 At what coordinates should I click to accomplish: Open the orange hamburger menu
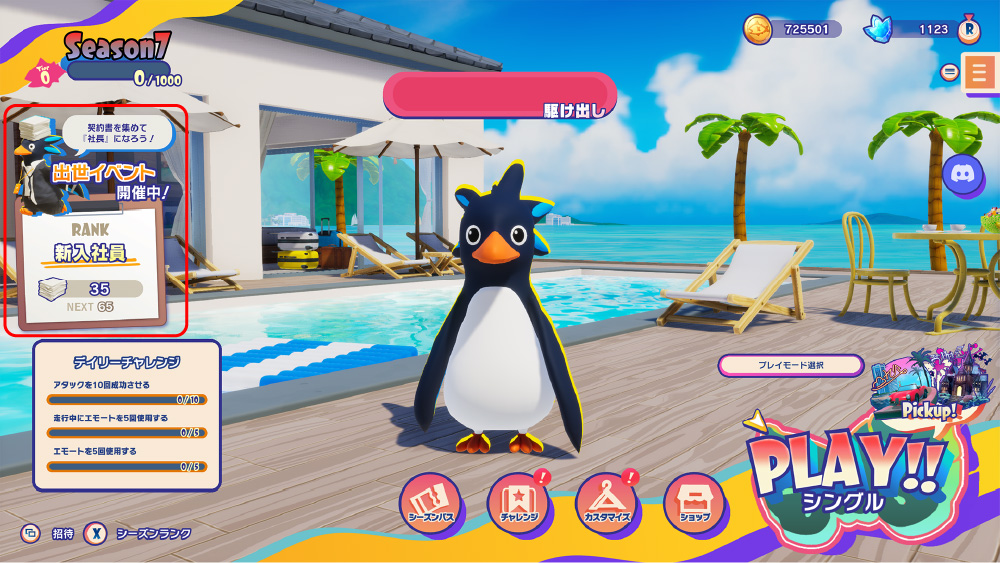point(978,73)
